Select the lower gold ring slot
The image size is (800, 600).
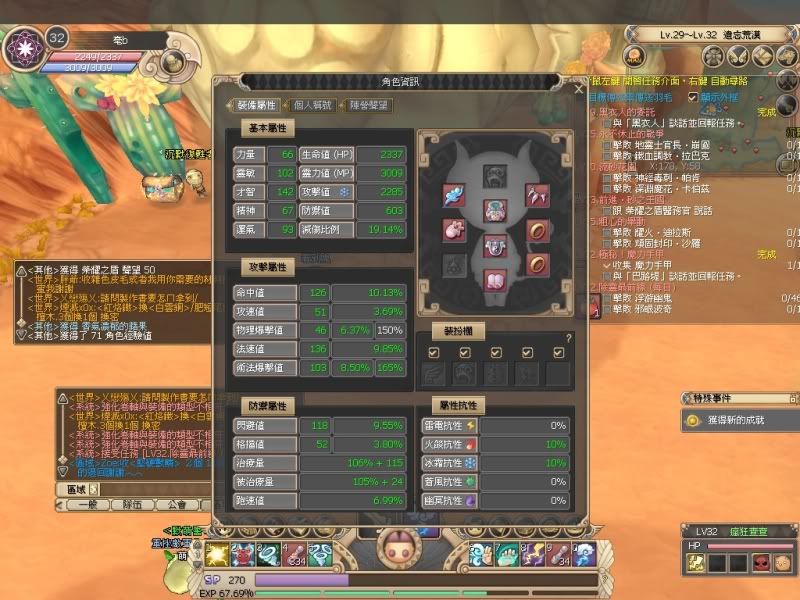point(539,263)
